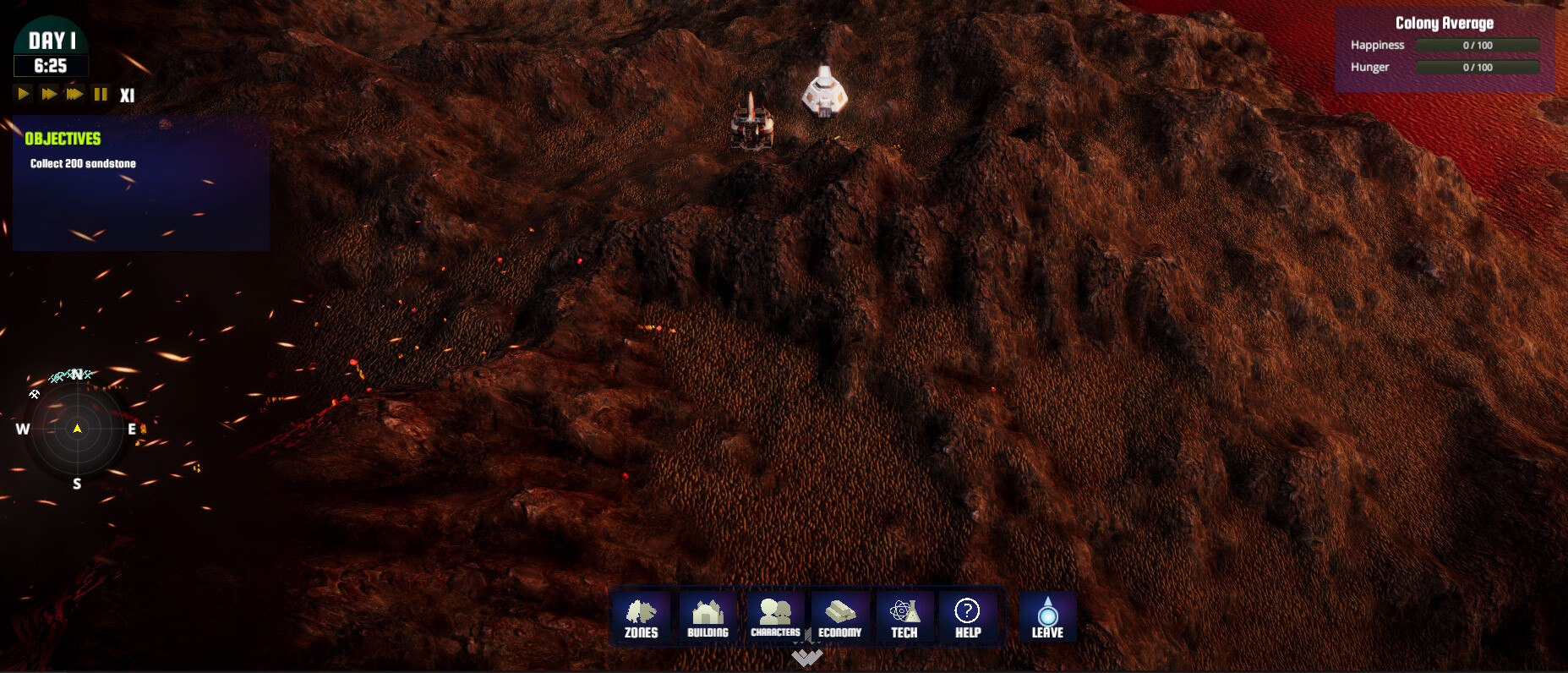Toggle the game pause control
This screenshot has height=673, width=1568.
100,94
